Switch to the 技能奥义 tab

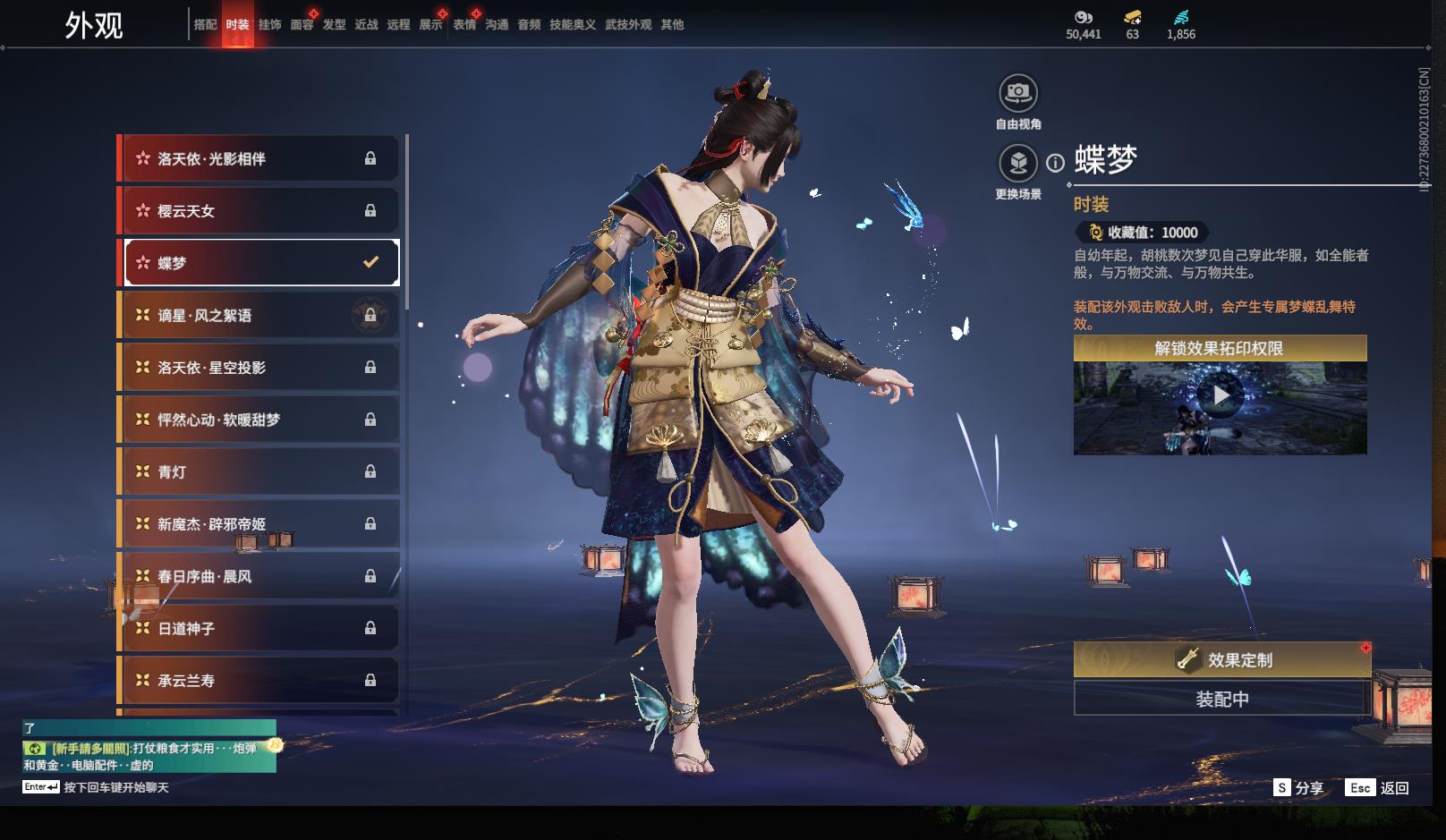[x=573, y=25]
